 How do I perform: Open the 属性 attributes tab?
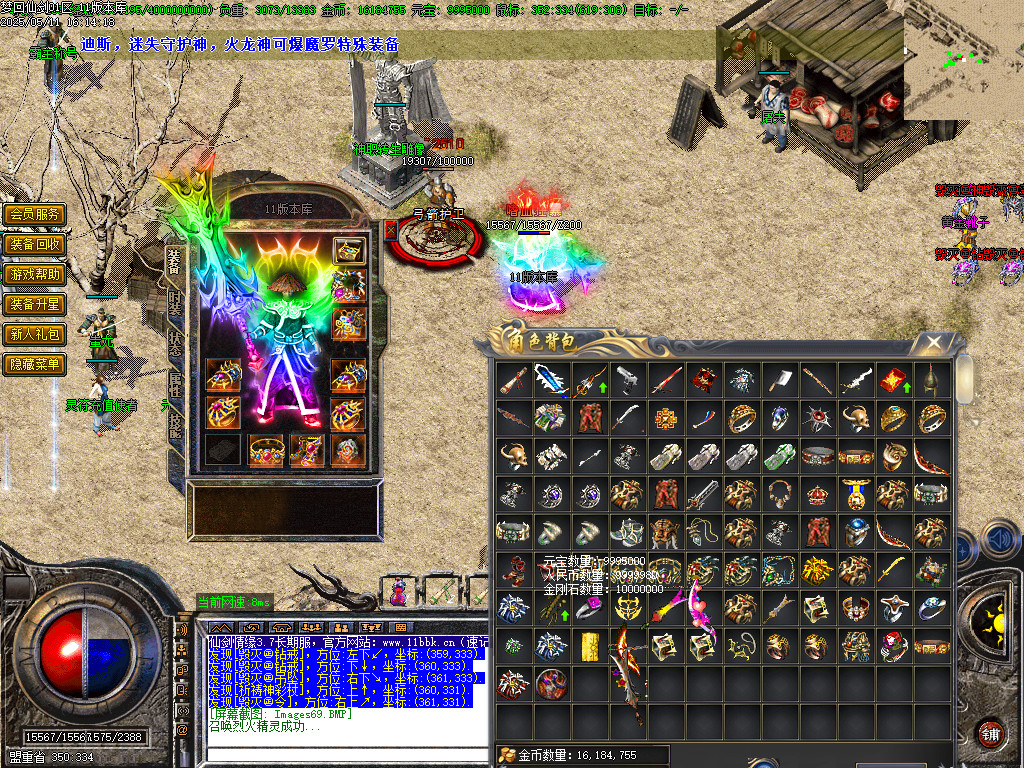(x=175, y=382)
